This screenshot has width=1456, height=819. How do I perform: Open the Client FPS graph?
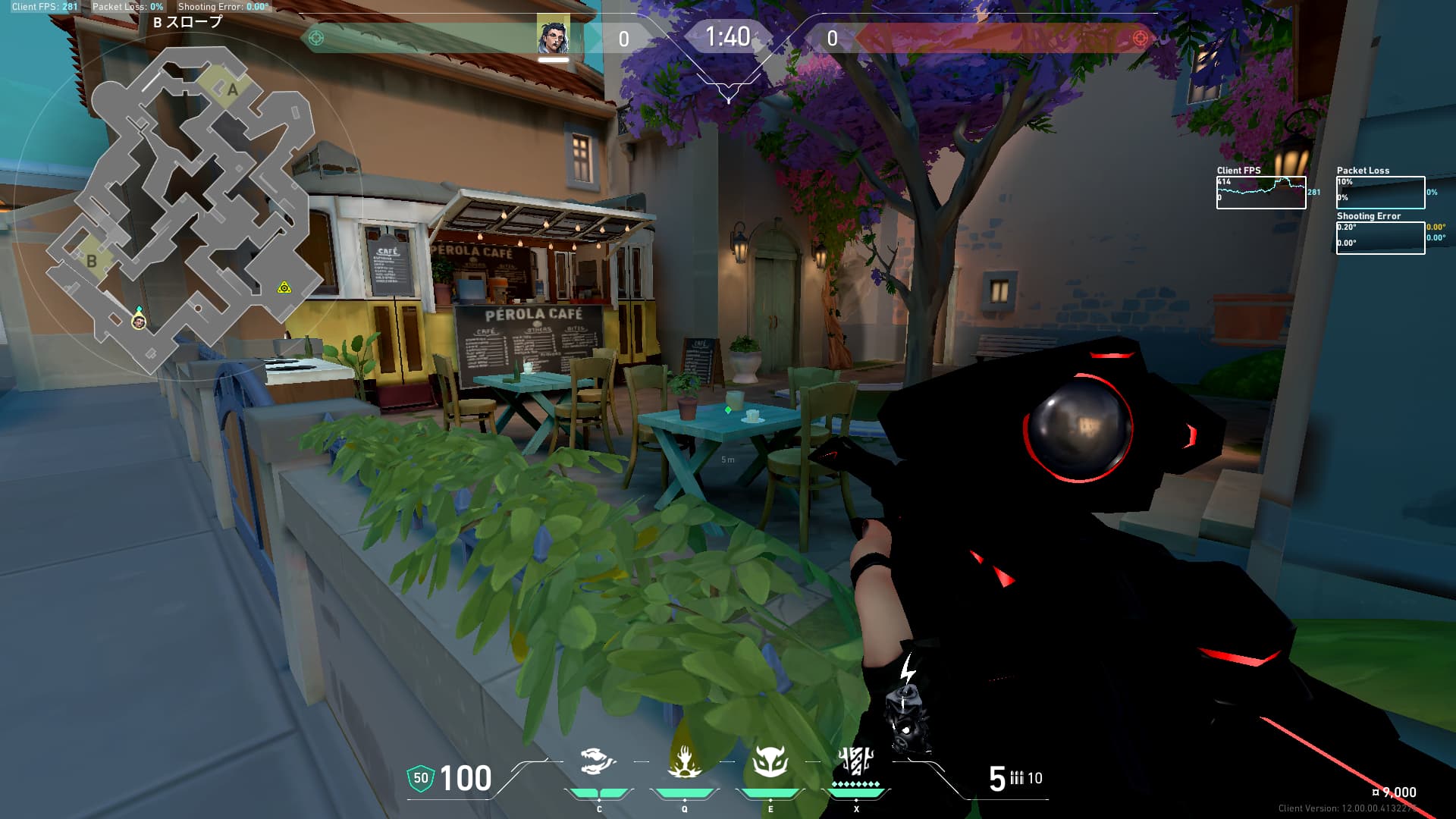(1260, 193)
